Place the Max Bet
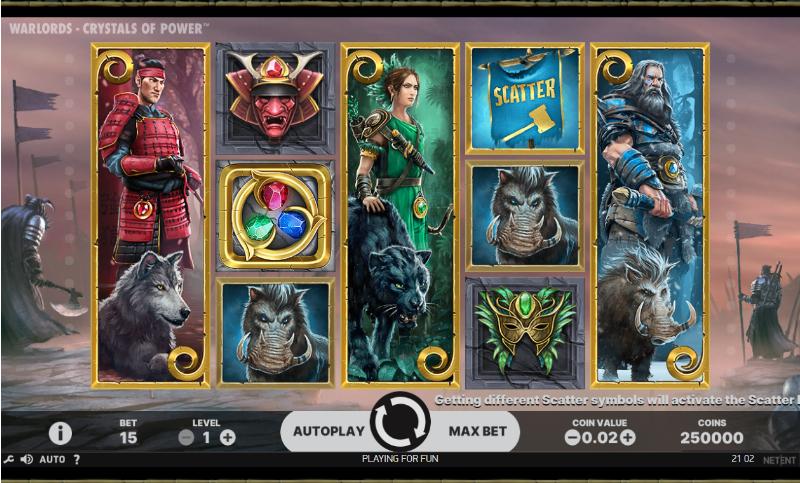800x483 pixels. [x=478, y=432]
